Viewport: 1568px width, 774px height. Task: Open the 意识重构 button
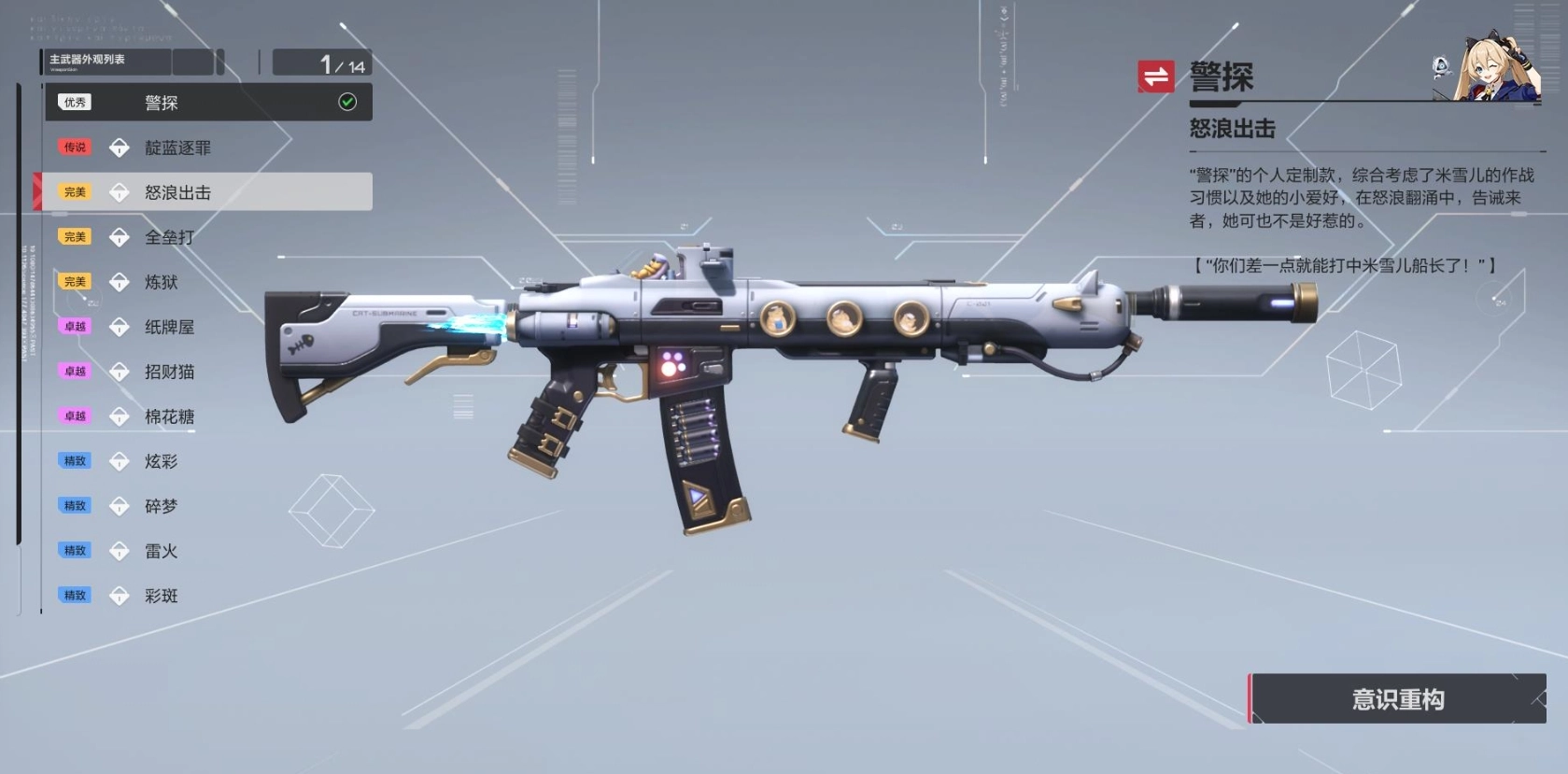point(1397,699)
